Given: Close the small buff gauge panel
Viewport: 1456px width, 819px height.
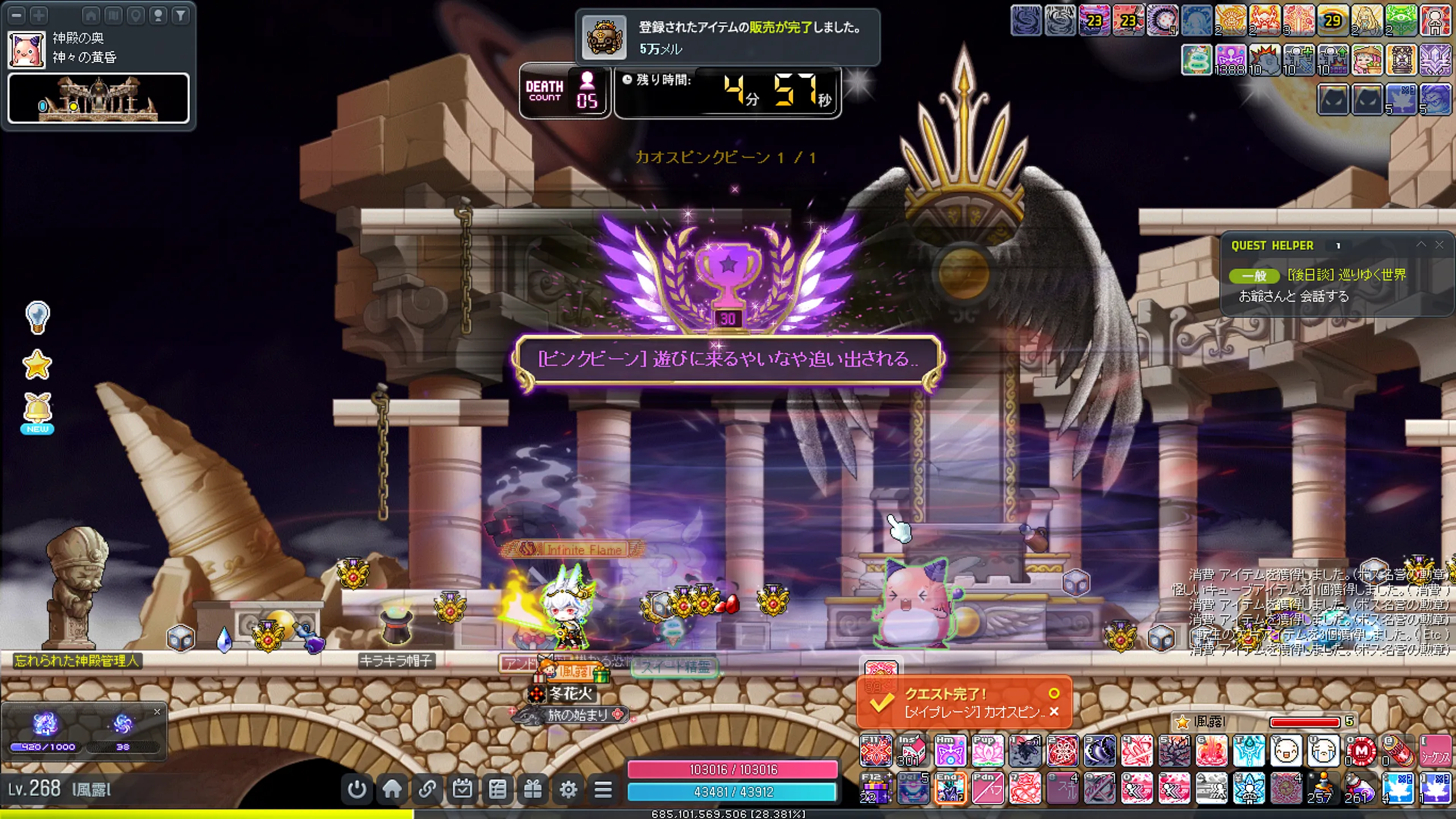Looking at the screenshot, I should 157,712.
